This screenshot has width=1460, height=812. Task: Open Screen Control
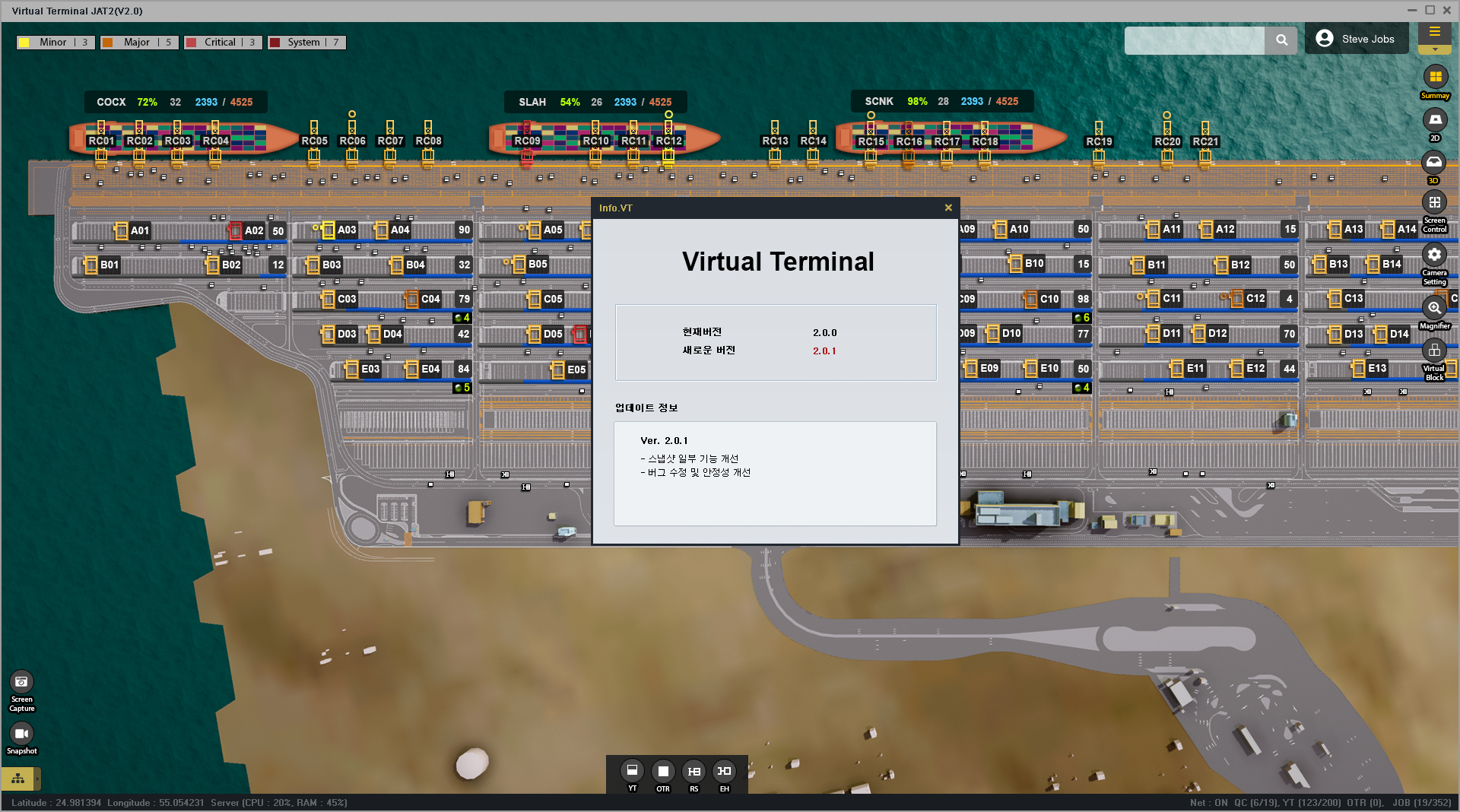(1434, 204)
